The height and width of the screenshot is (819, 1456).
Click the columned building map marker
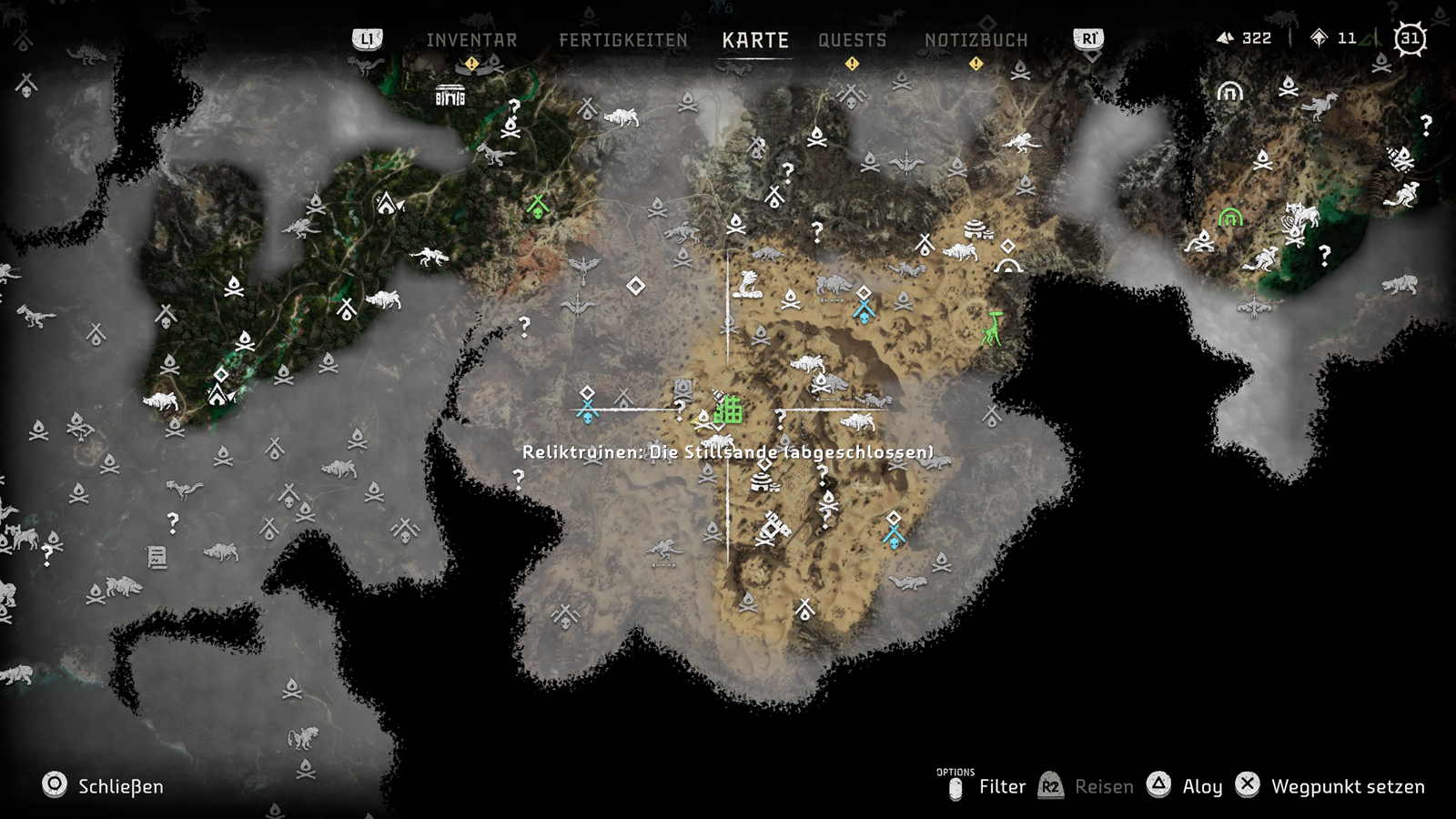point(450,95)
